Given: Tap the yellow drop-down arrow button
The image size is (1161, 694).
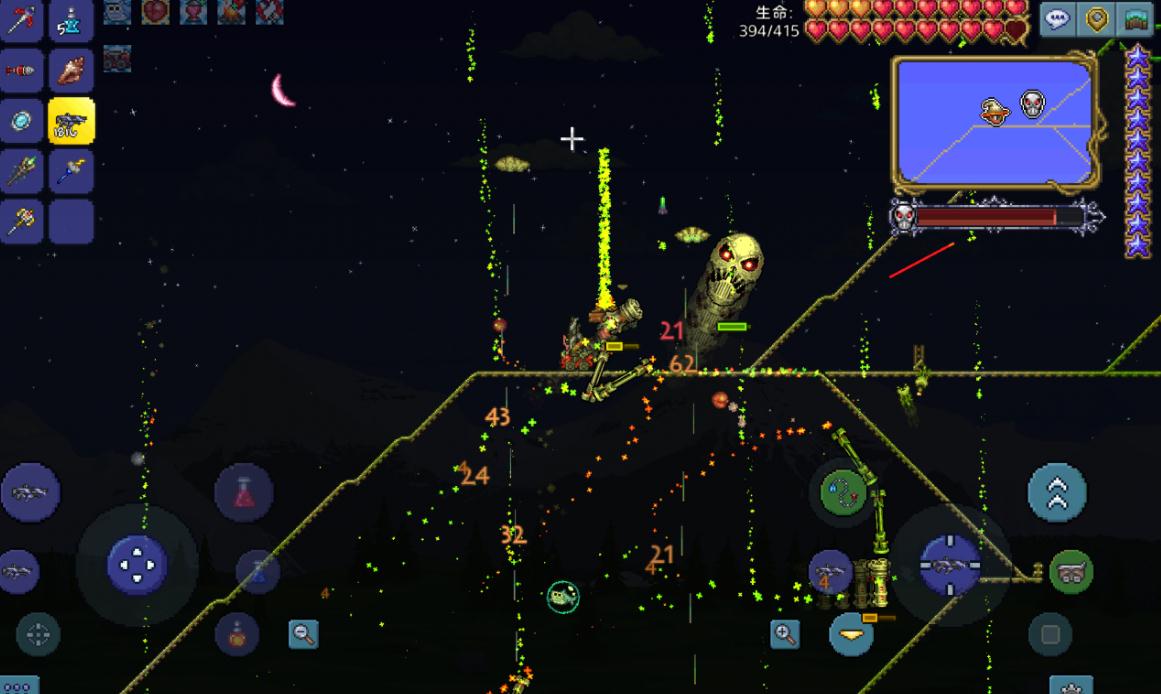Looking at the screenshot, I should click(x=852, y=634).
